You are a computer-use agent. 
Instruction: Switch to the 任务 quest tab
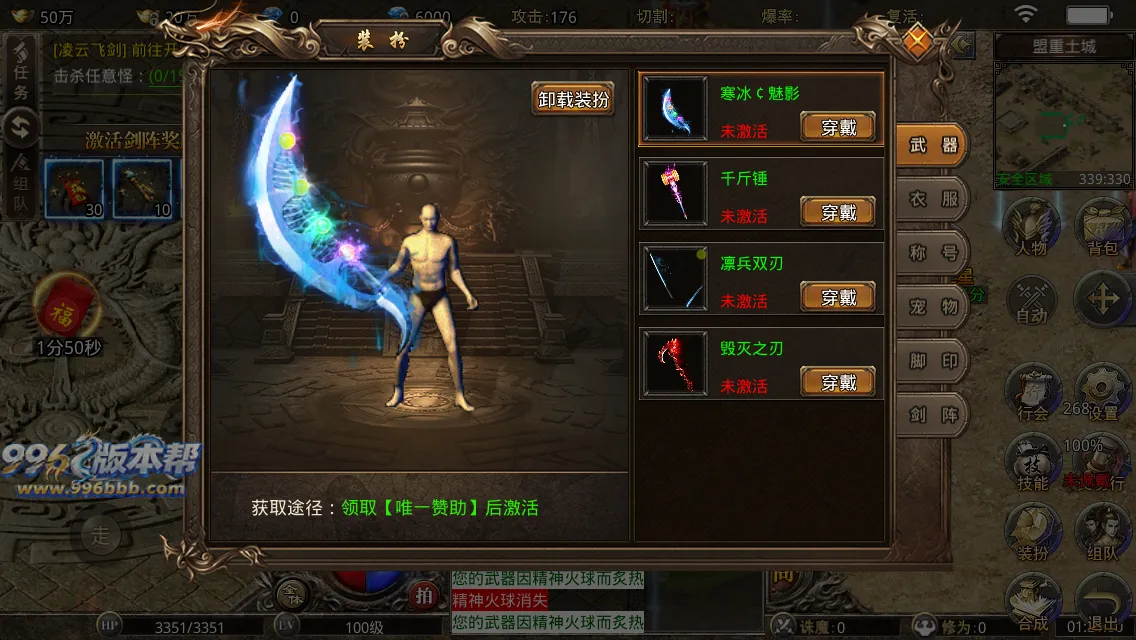[21, 70]
